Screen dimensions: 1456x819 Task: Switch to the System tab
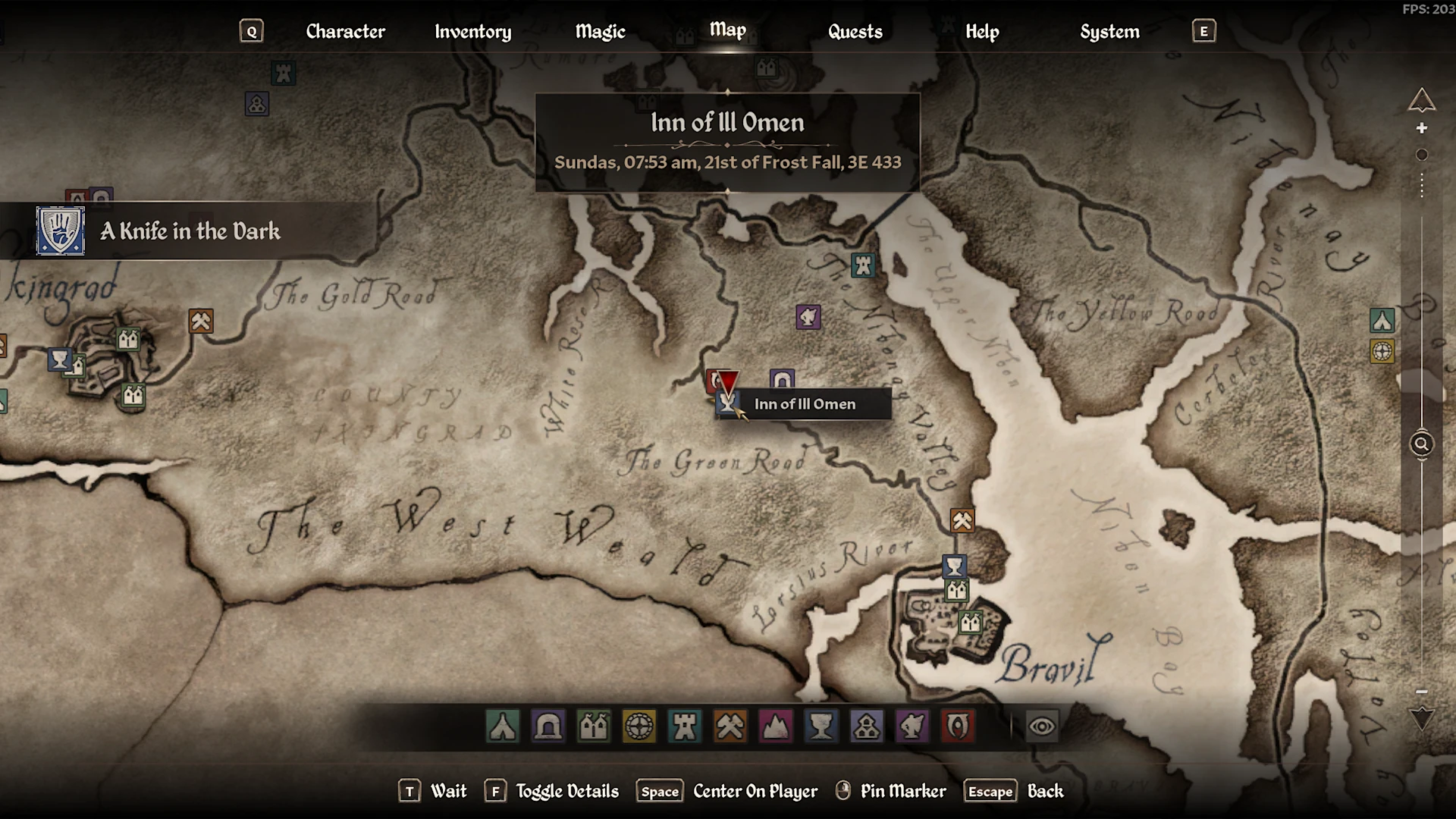1109,31
